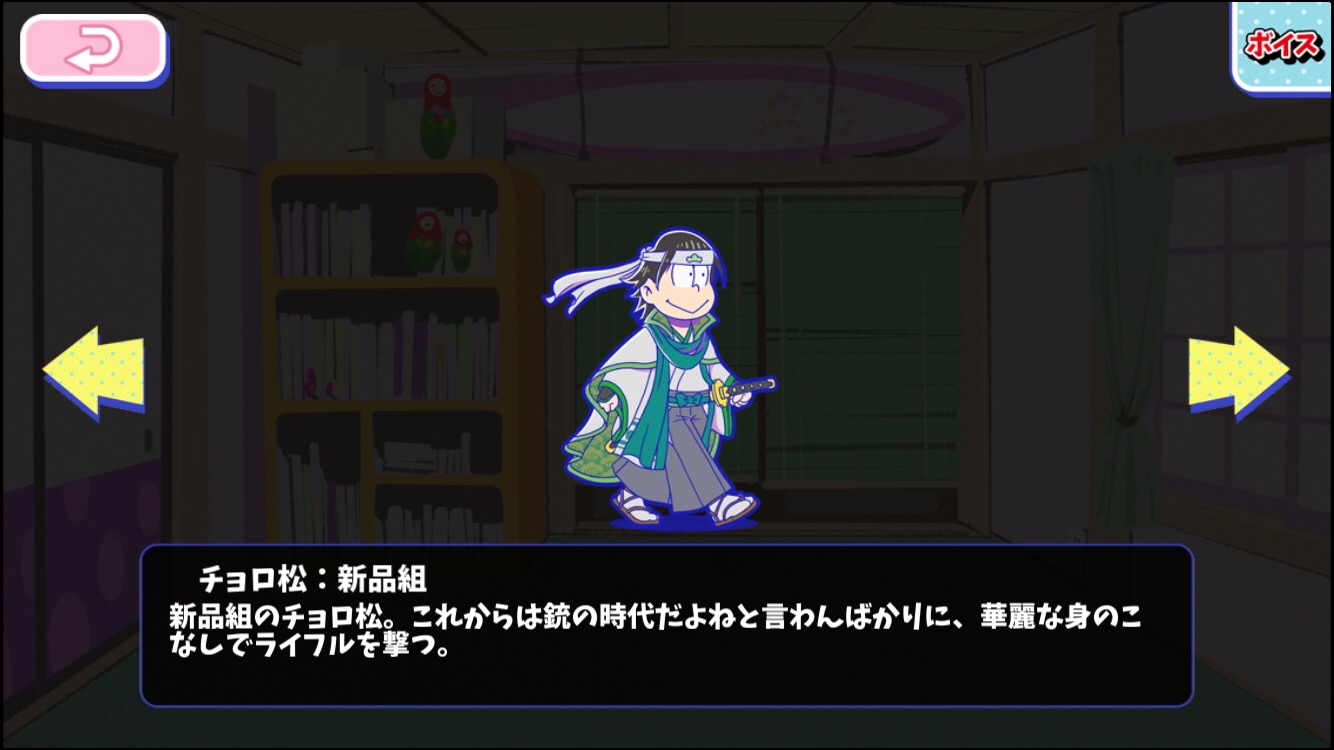The height and width of the screenshot is (750, 1334).
Task: Tap the character to toggle its animation
Action: click(x=660, y=390)
